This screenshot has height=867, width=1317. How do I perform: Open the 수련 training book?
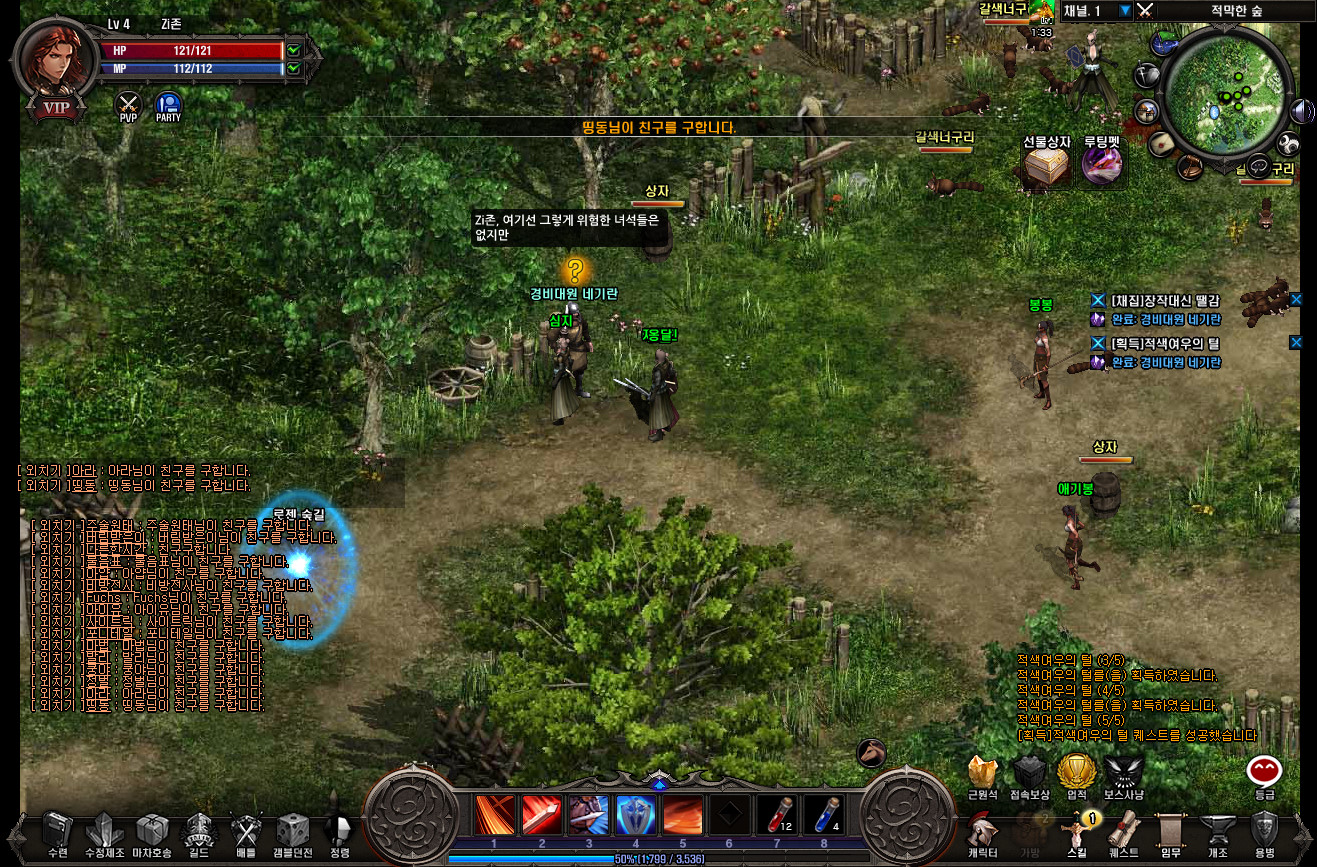click(x=57, y=830)
